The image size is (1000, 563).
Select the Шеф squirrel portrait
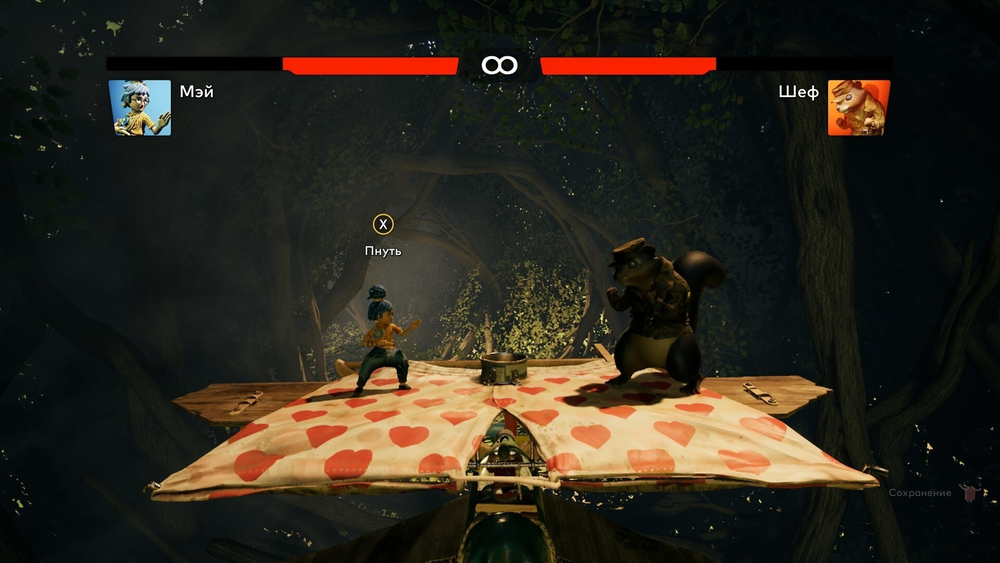[x=859, y=108]
